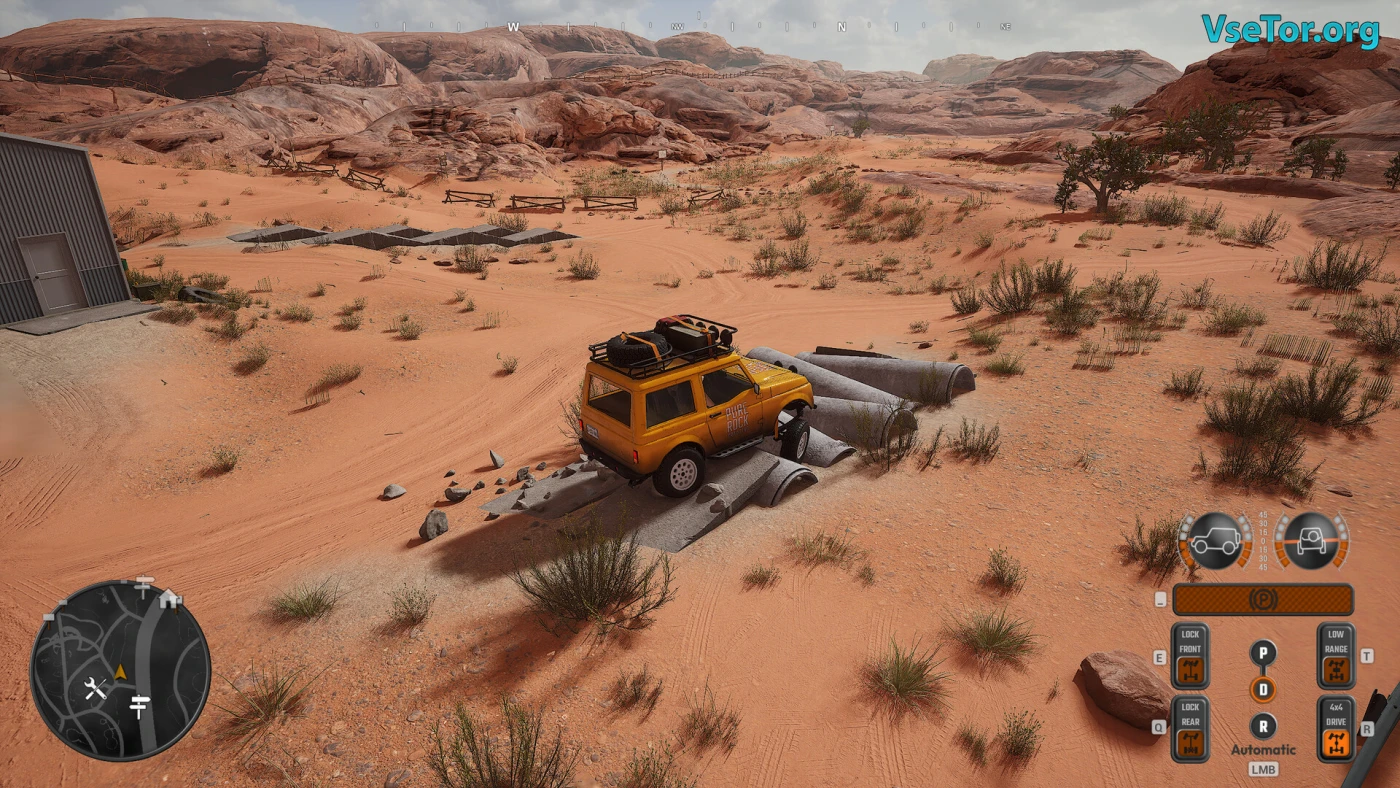Toggle the Lock Rear differential button
Screen dimensions: 1400x788
(x=1190, y=729)
